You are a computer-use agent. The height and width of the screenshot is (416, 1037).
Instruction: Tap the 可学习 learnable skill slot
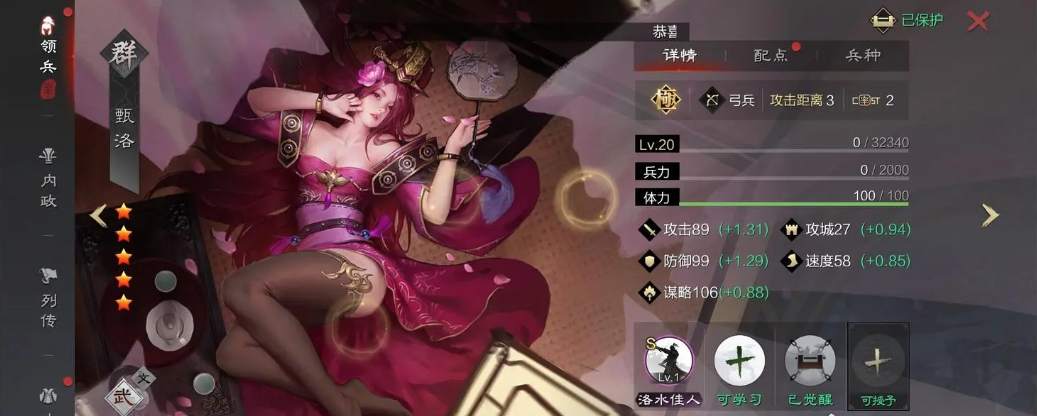tap(740, 361)
